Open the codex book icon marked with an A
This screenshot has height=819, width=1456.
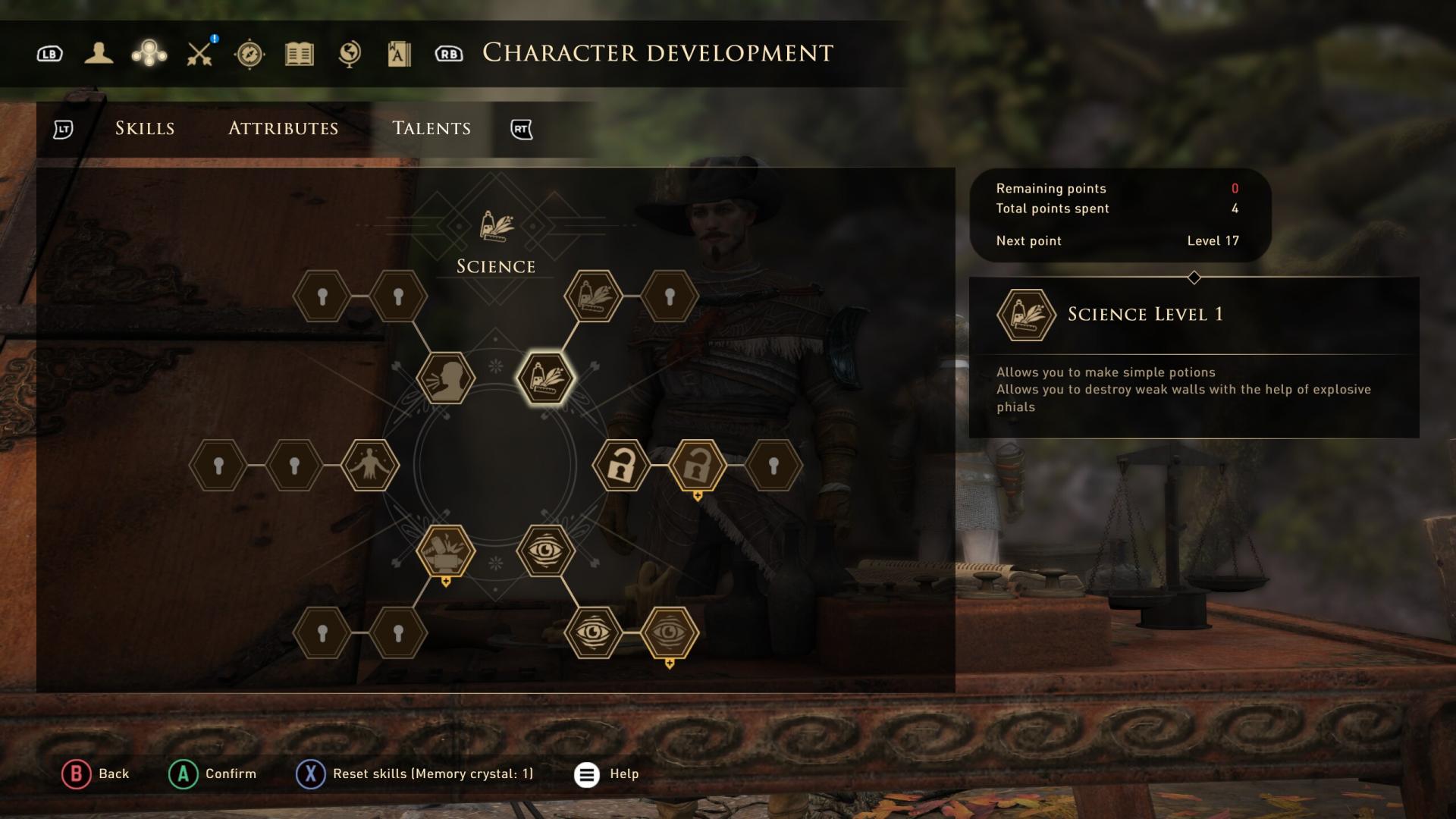click(x=399, y=53)
